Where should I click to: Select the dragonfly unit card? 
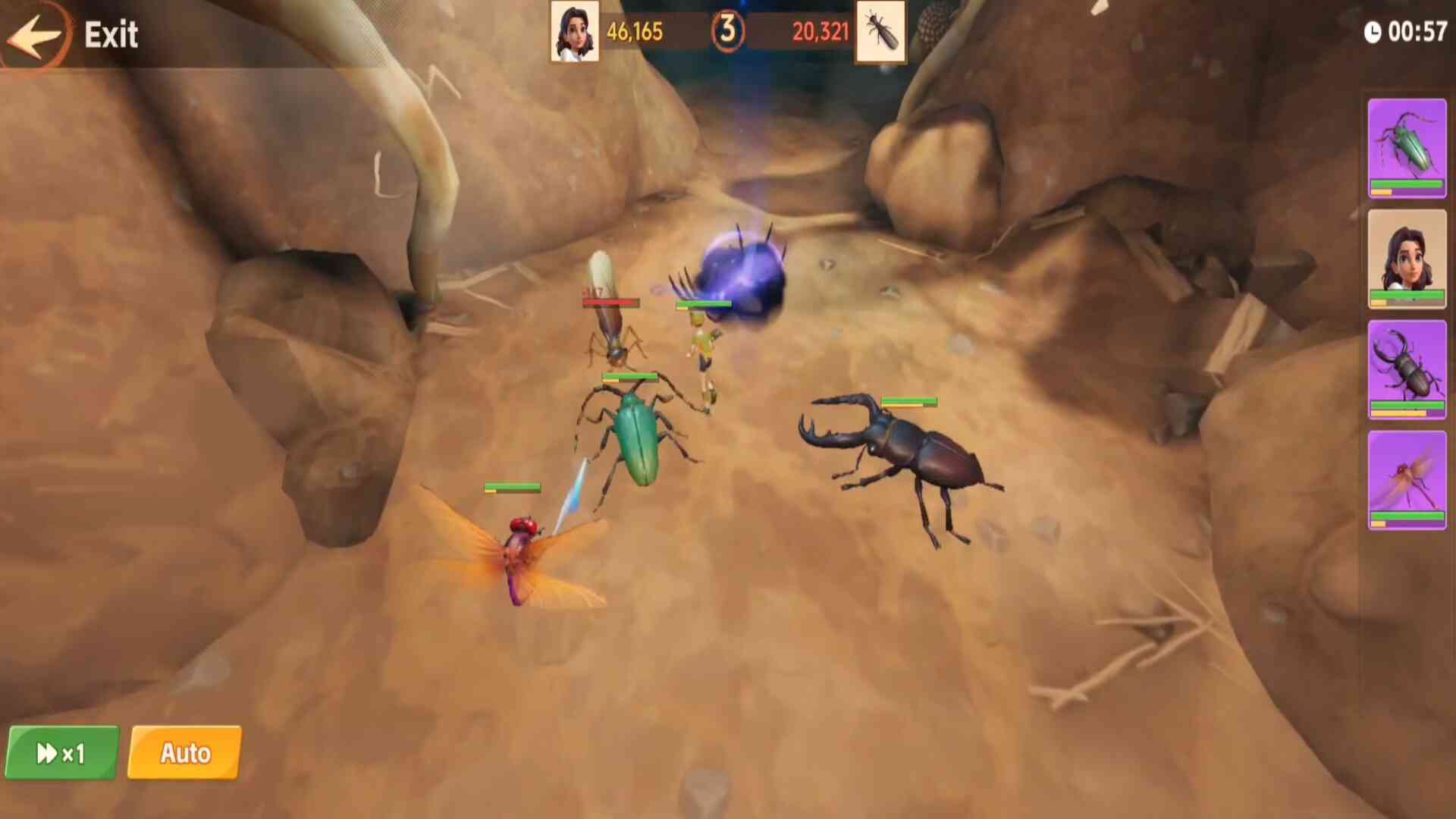[x=1407, y=480]
